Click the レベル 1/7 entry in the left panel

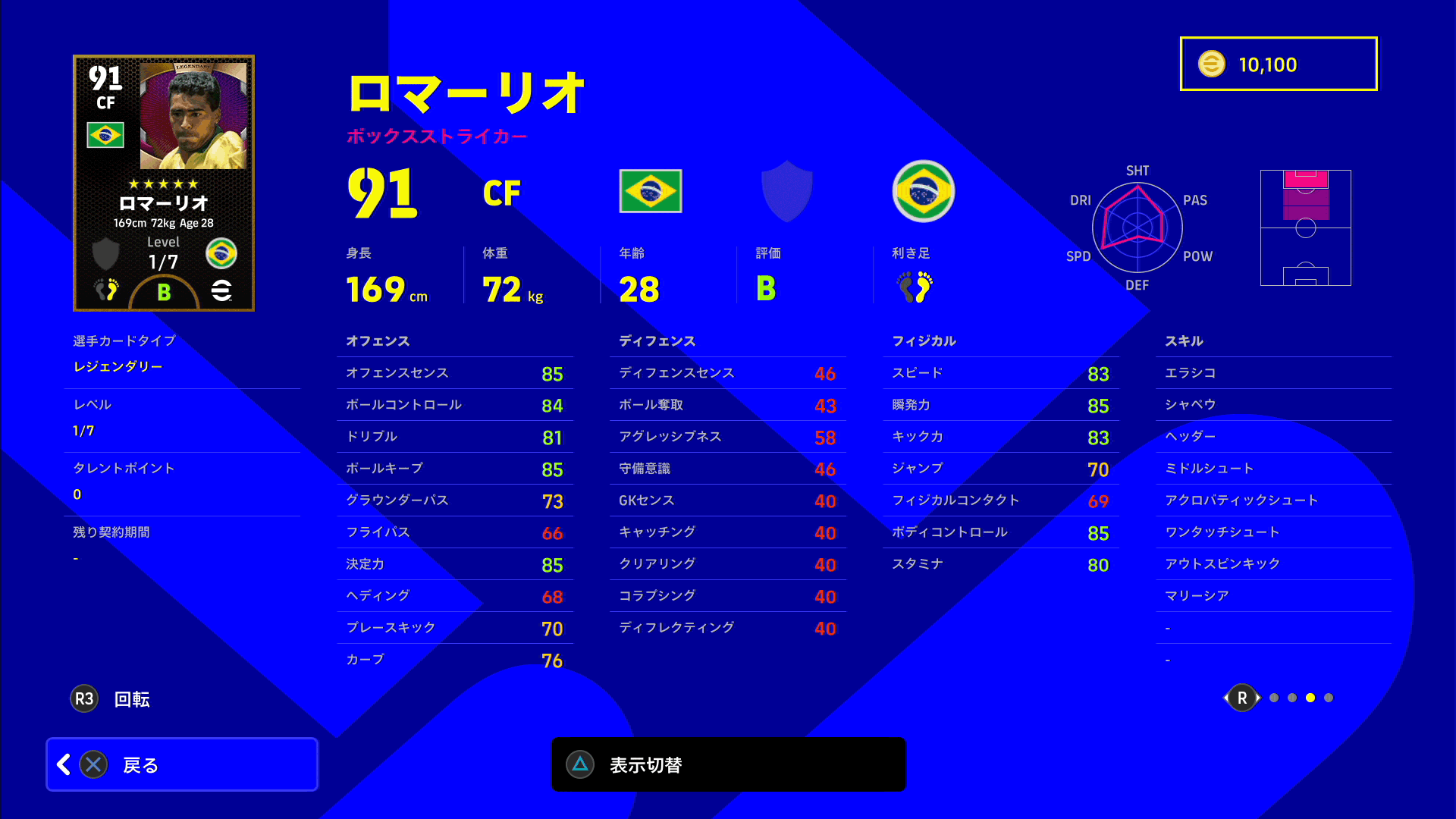(182, 417)
